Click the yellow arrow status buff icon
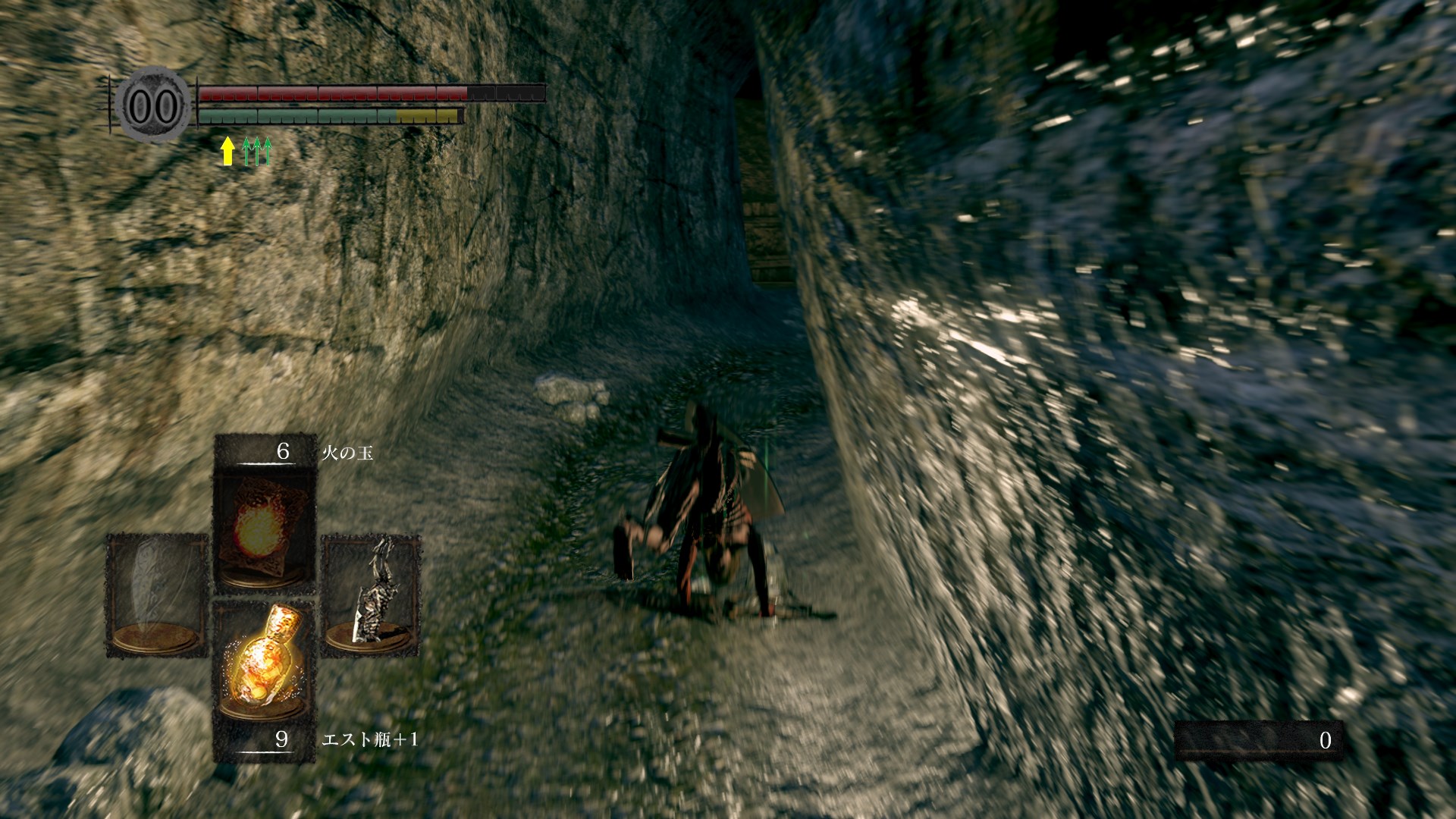Viewport: 1456px width, 819px height. 227,151
